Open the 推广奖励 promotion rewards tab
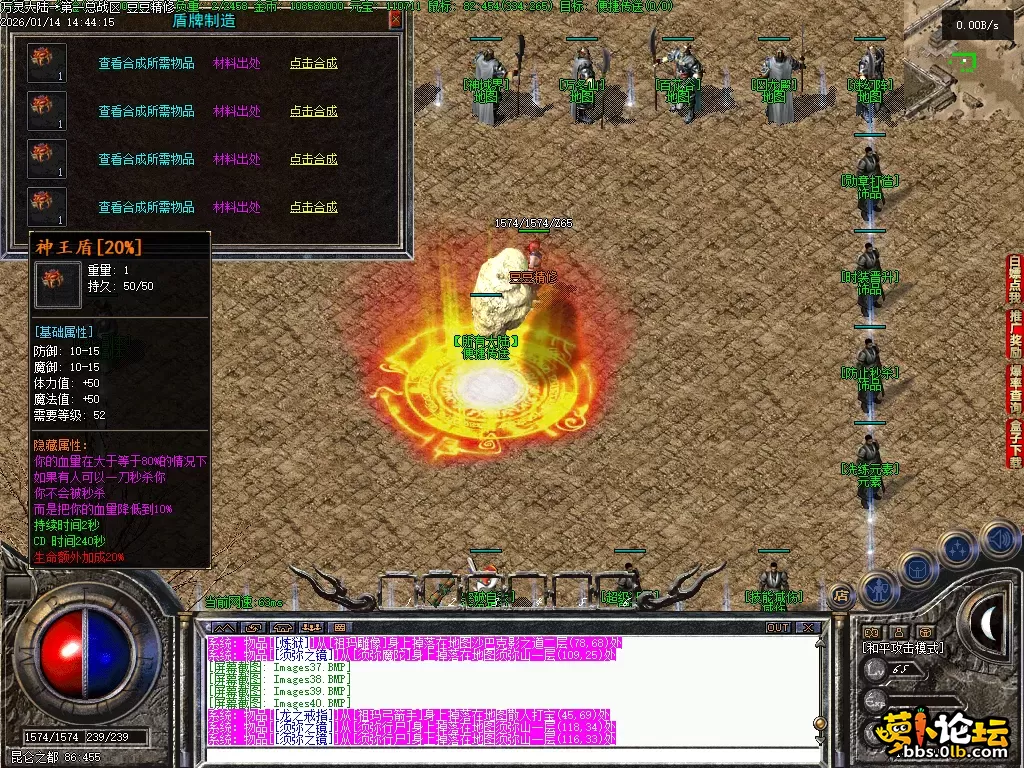The image size is (1024, 768). point(1015,335)
